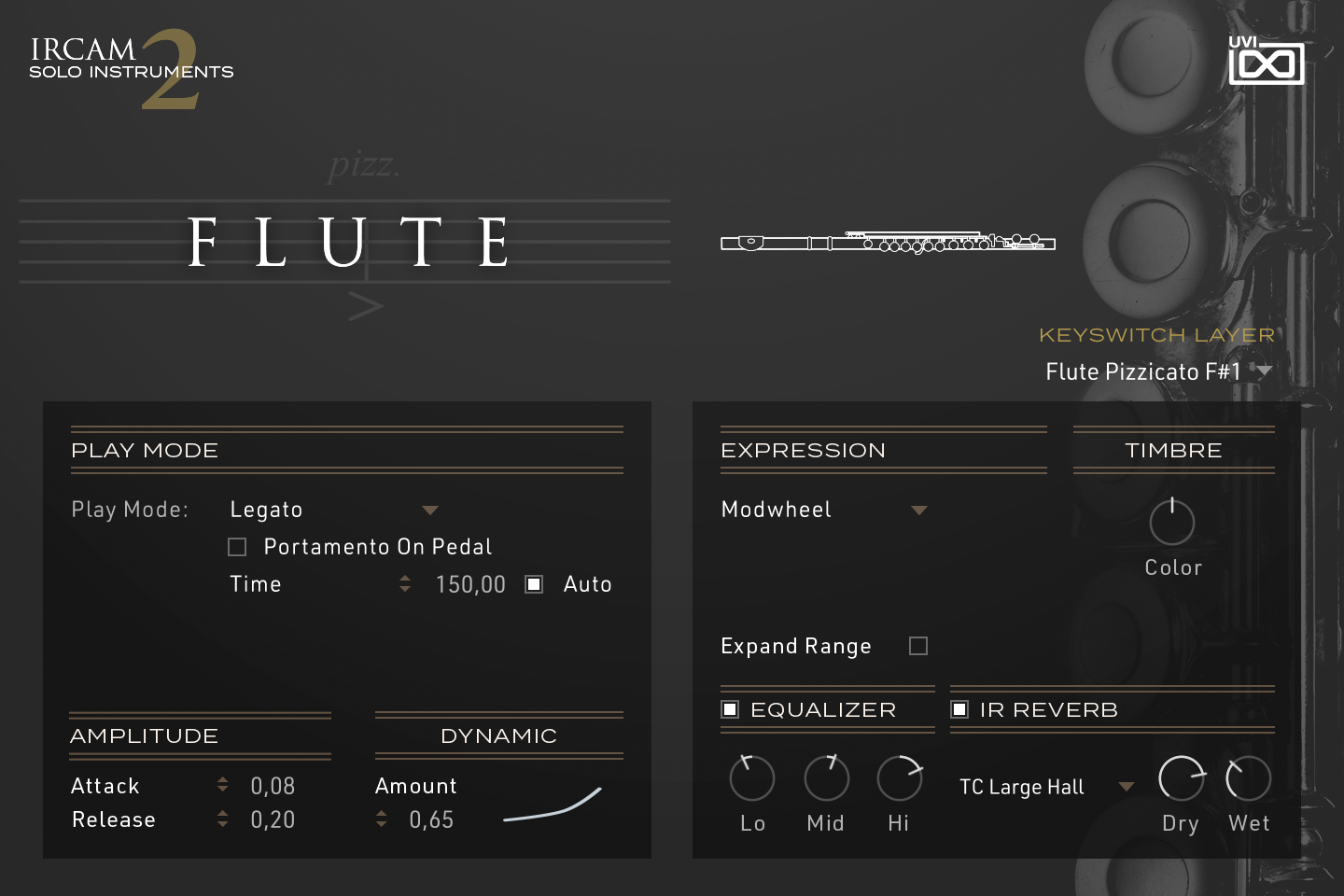
Task: Click the flute instrument illustration
Action: [885, 241]
